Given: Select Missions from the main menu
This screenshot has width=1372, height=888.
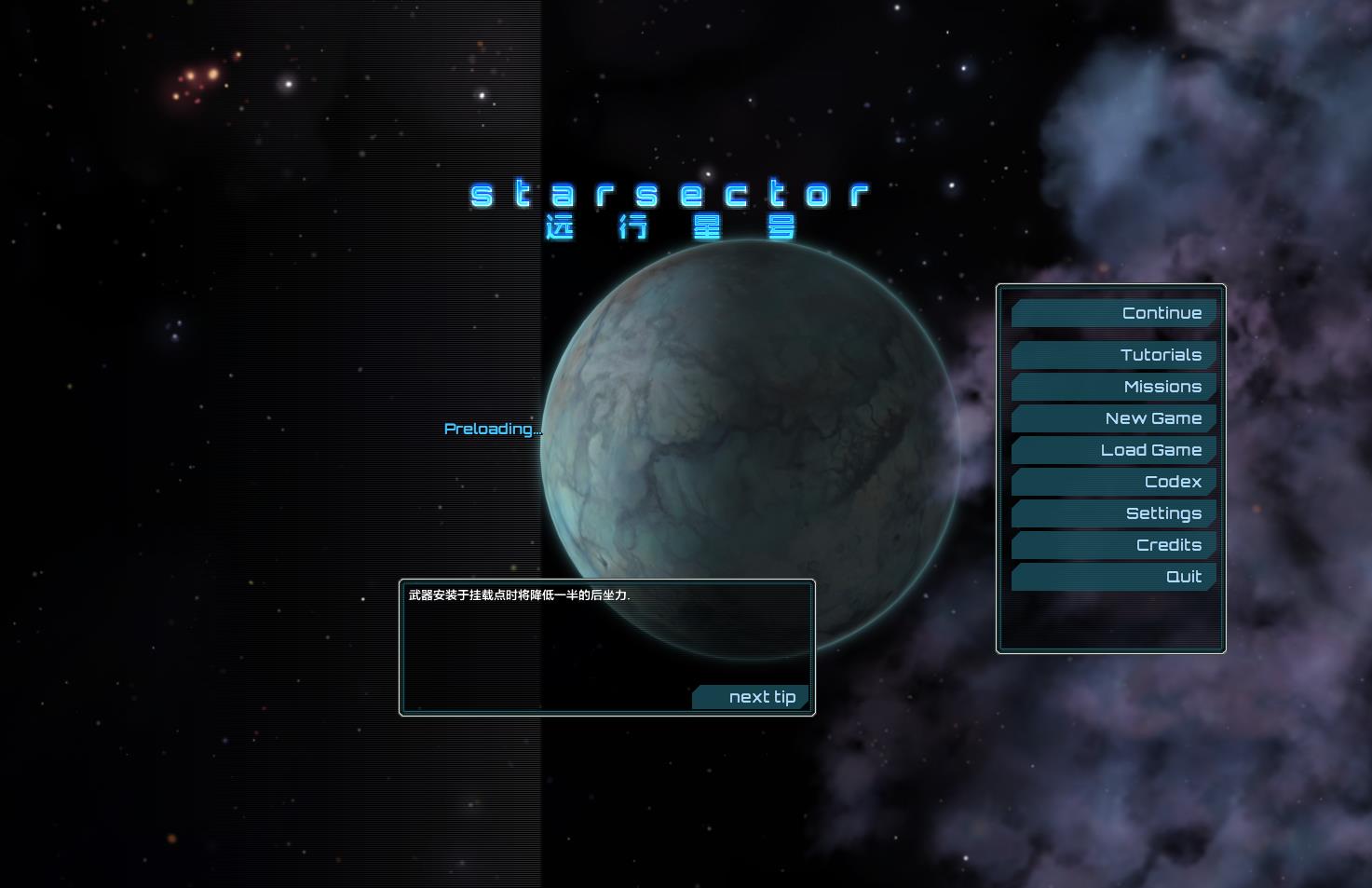Looking at the screenshot, I should 1114,387.
